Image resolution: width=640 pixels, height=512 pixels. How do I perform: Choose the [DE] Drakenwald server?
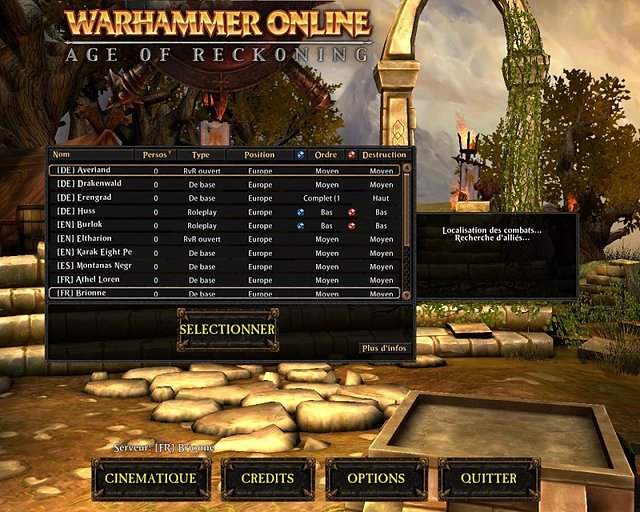(x=224, y=185)
